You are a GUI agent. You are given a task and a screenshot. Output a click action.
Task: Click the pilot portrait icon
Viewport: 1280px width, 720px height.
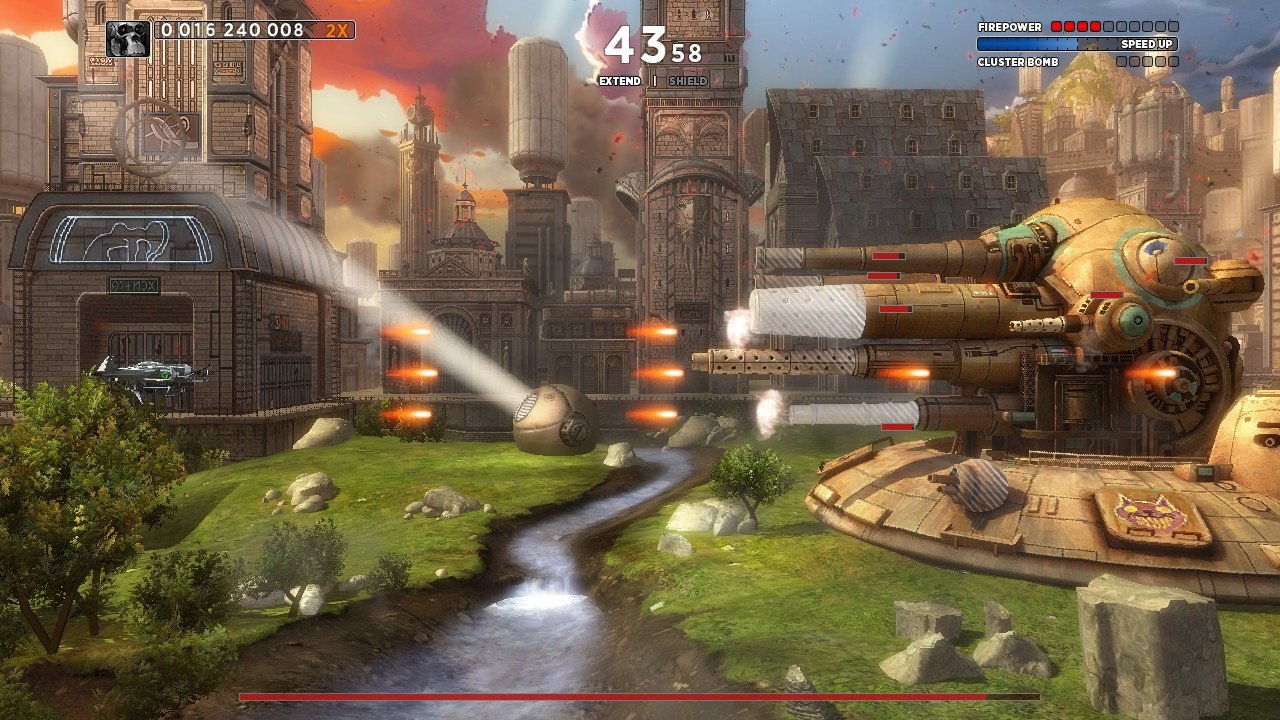pos(129,39)
